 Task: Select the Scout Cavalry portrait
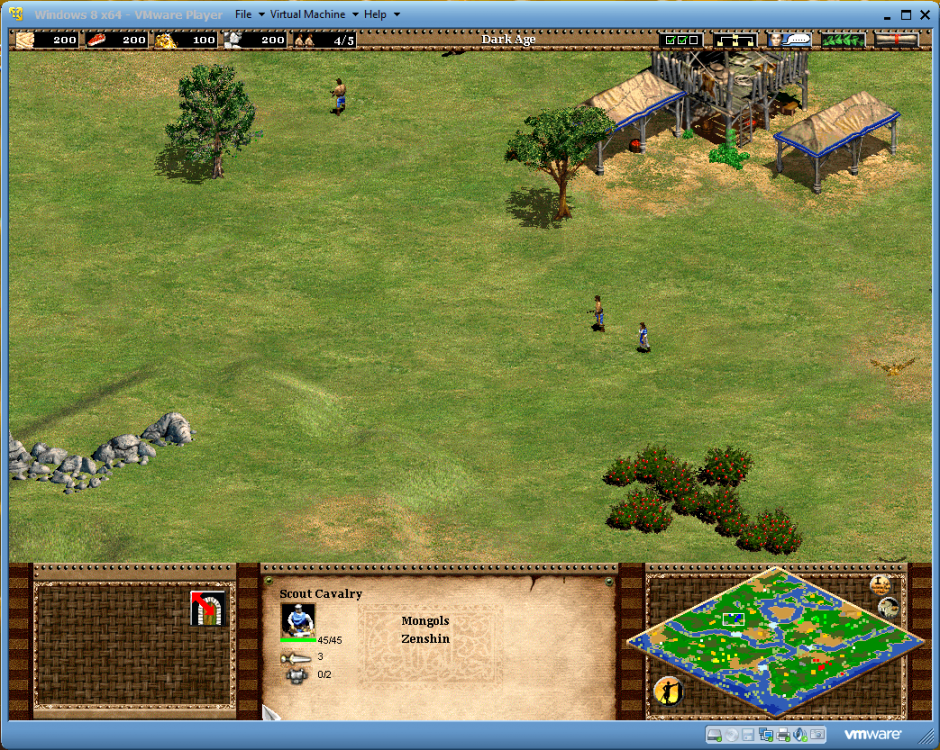pos(298,620)
